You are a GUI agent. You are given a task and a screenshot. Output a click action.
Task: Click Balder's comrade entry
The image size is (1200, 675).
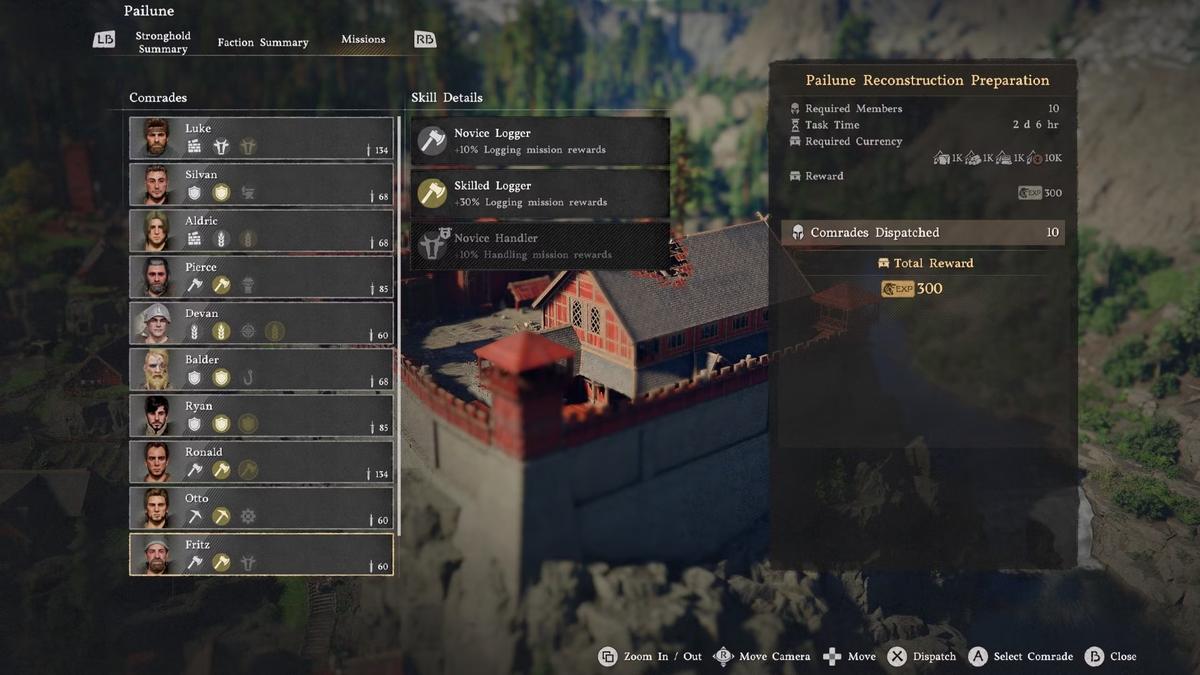(261, 369)
